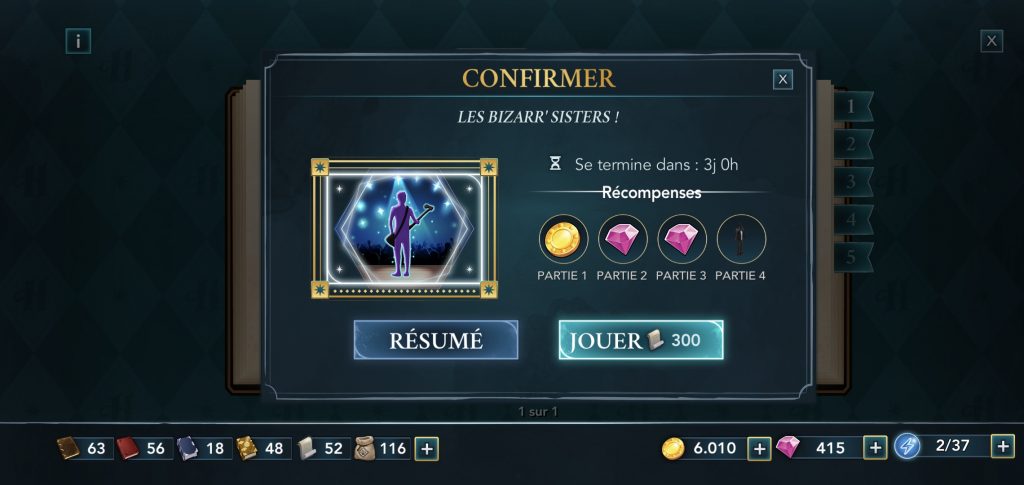Select the Bizarr' Sisters concert thumbnail
This screenshot has height=485, width=1024.
coord(404,228)
